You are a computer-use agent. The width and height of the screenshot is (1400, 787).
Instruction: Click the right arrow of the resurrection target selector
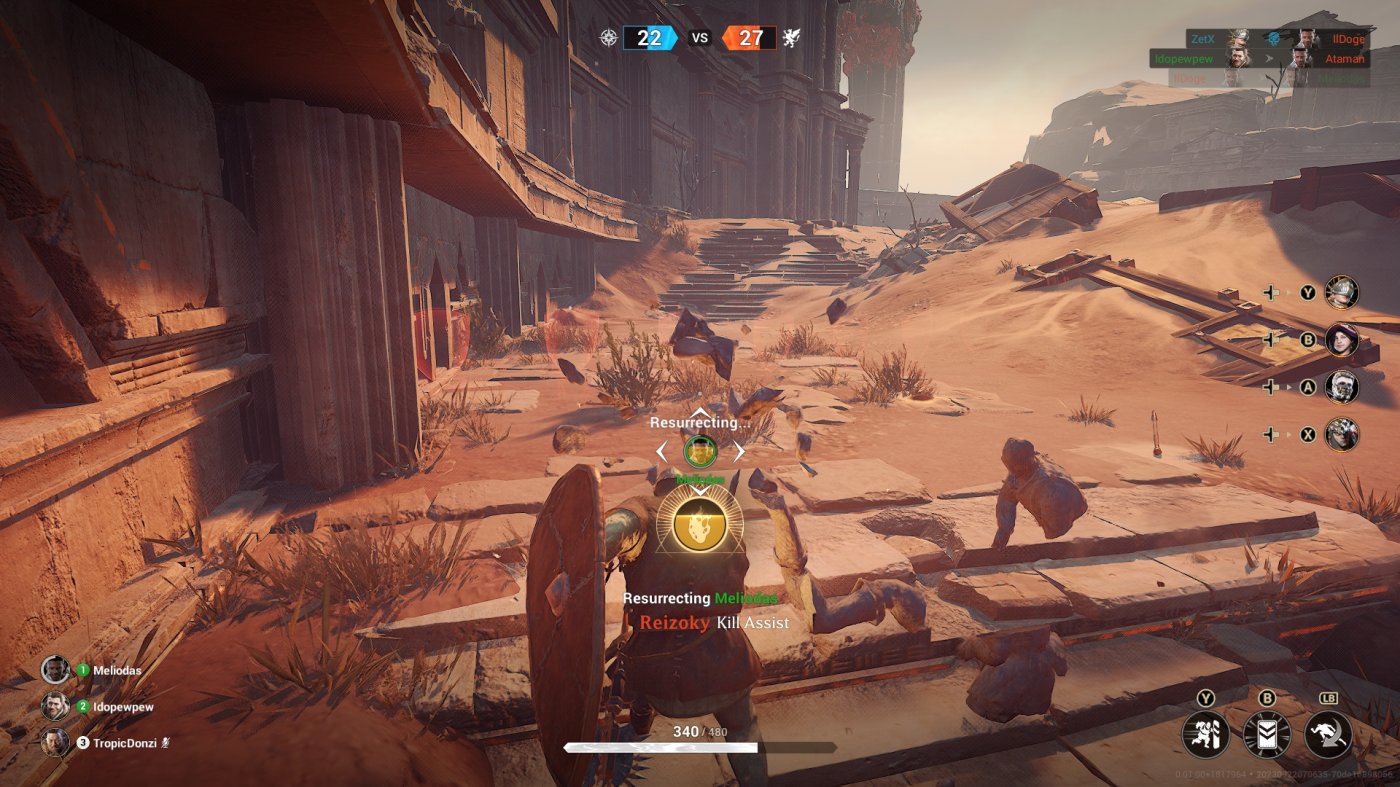[741, 451]
